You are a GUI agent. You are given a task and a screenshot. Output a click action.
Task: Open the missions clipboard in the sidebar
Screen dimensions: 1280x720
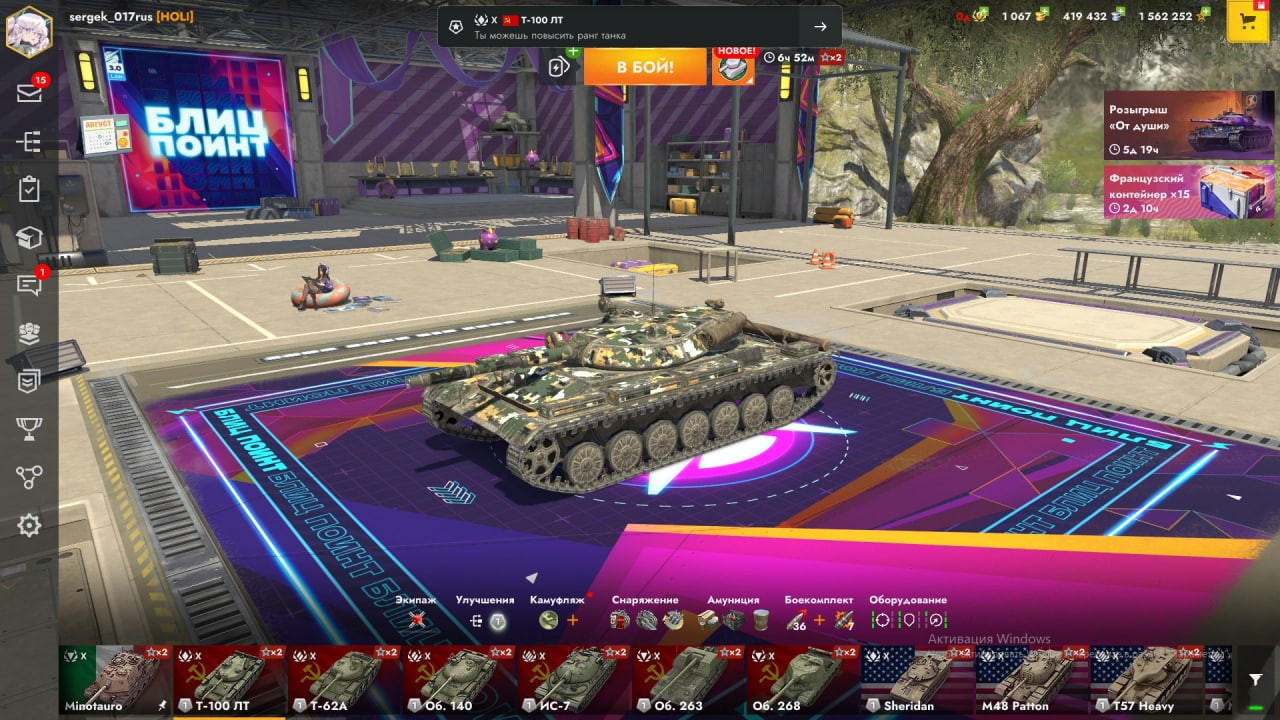click(x=29, y=190)
